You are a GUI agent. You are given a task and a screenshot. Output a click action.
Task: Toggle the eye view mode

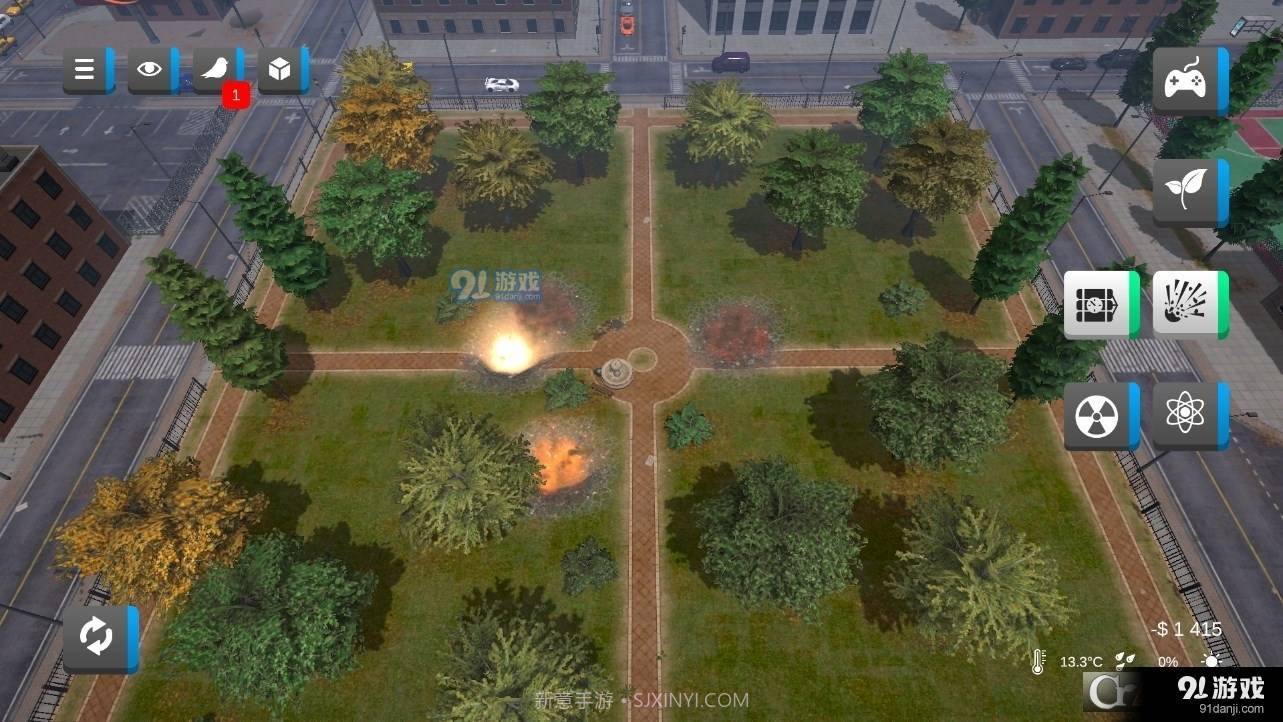pos(149,69)
